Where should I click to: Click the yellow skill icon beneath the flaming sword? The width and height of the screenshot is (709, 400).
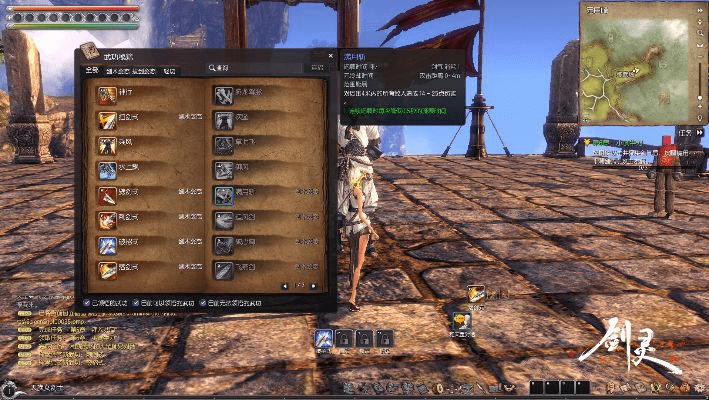pyautogui.click(x=461, y=319)
